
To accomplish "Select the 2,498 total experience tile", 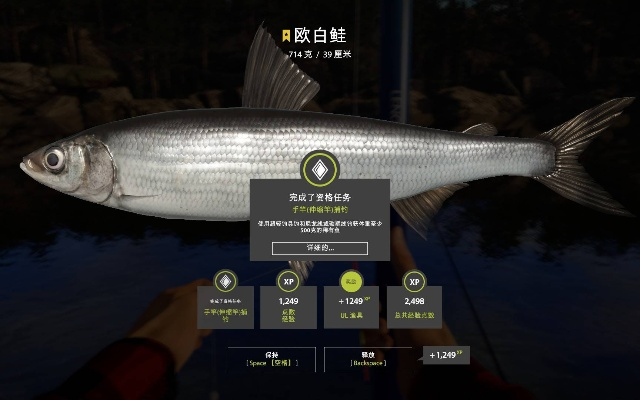I will pos(415,302).
